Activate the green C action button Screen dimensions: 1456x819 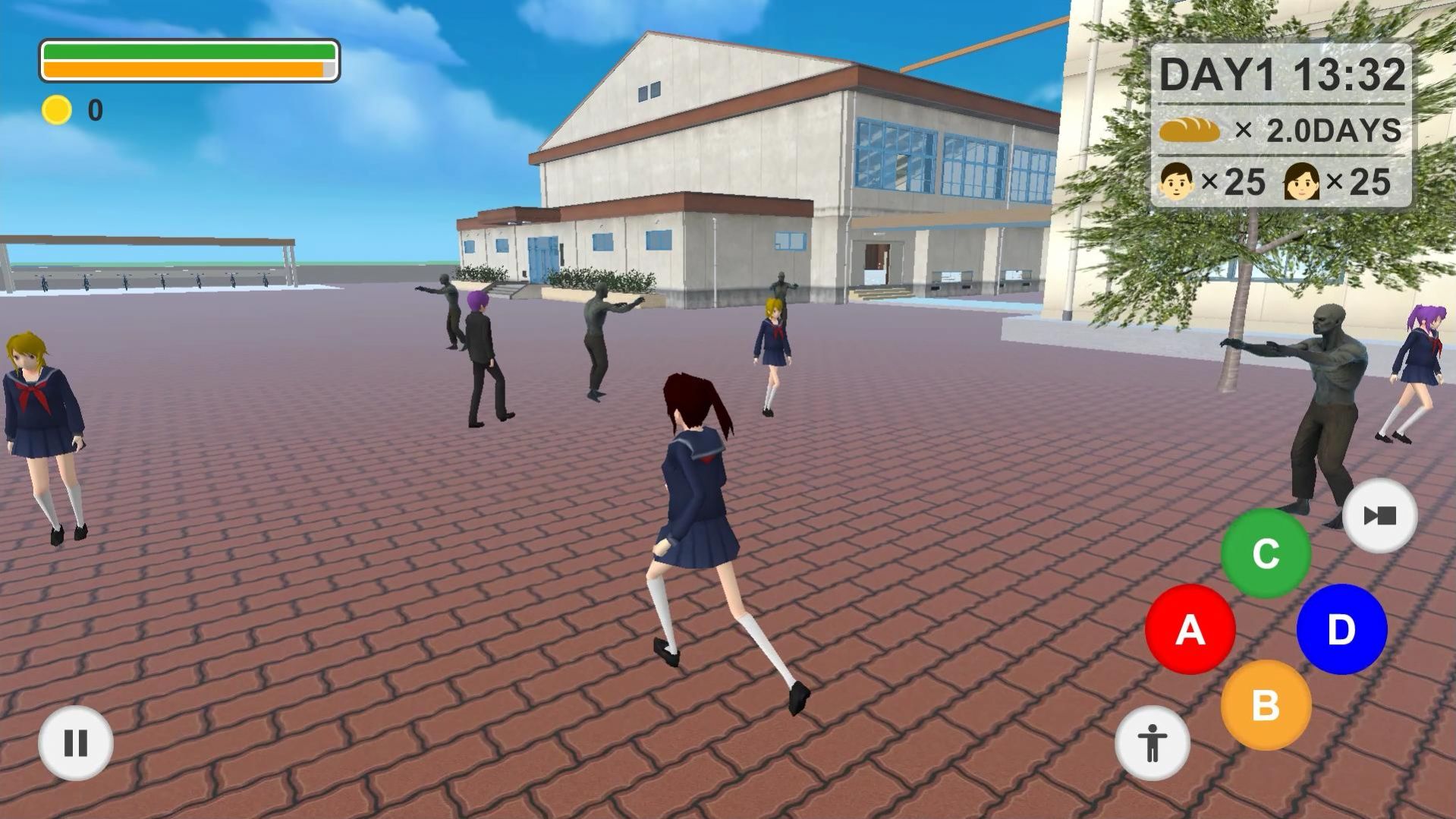point(1266,553)
